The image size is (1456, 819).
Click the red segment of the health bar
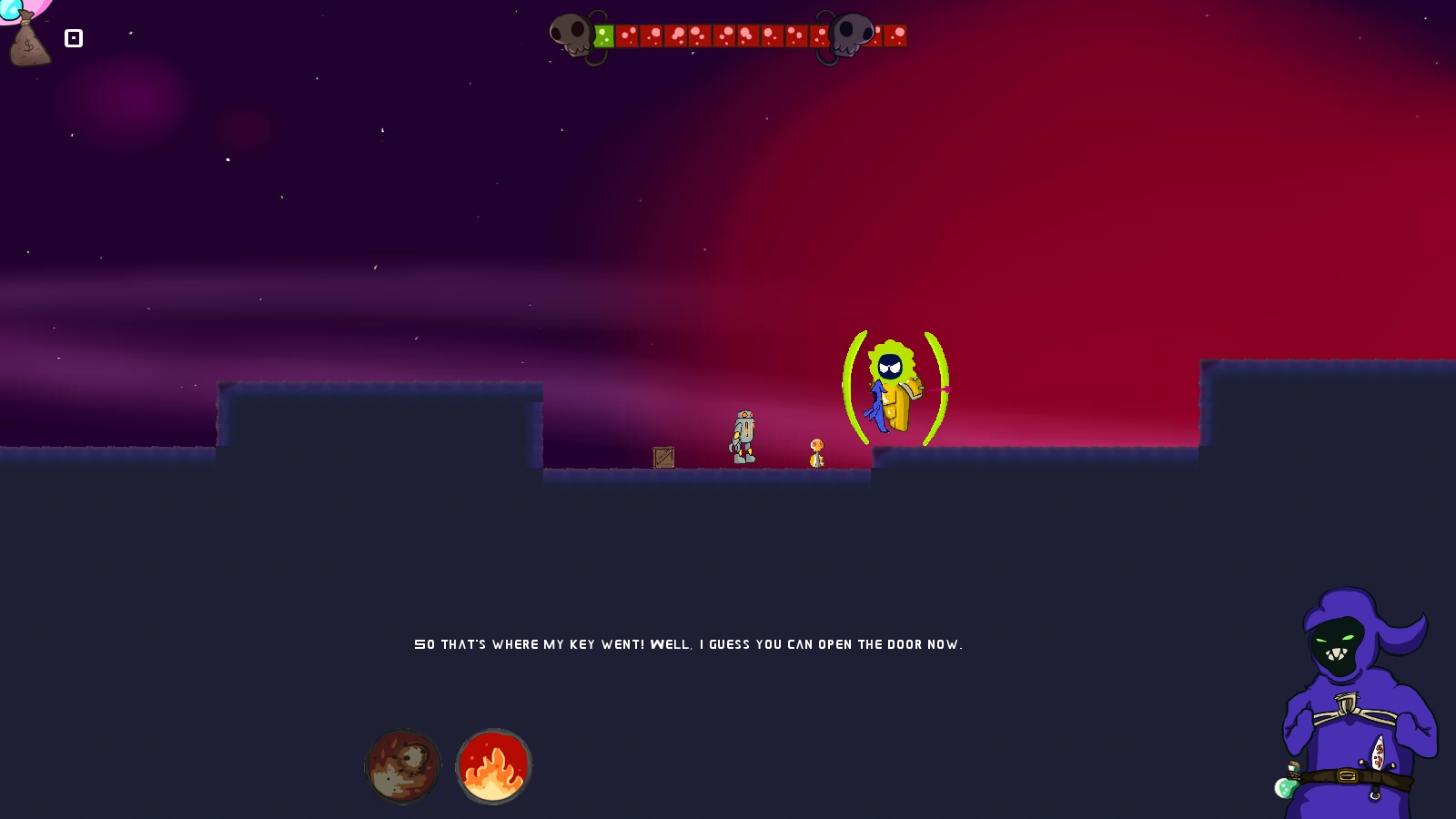pos(719,34)
